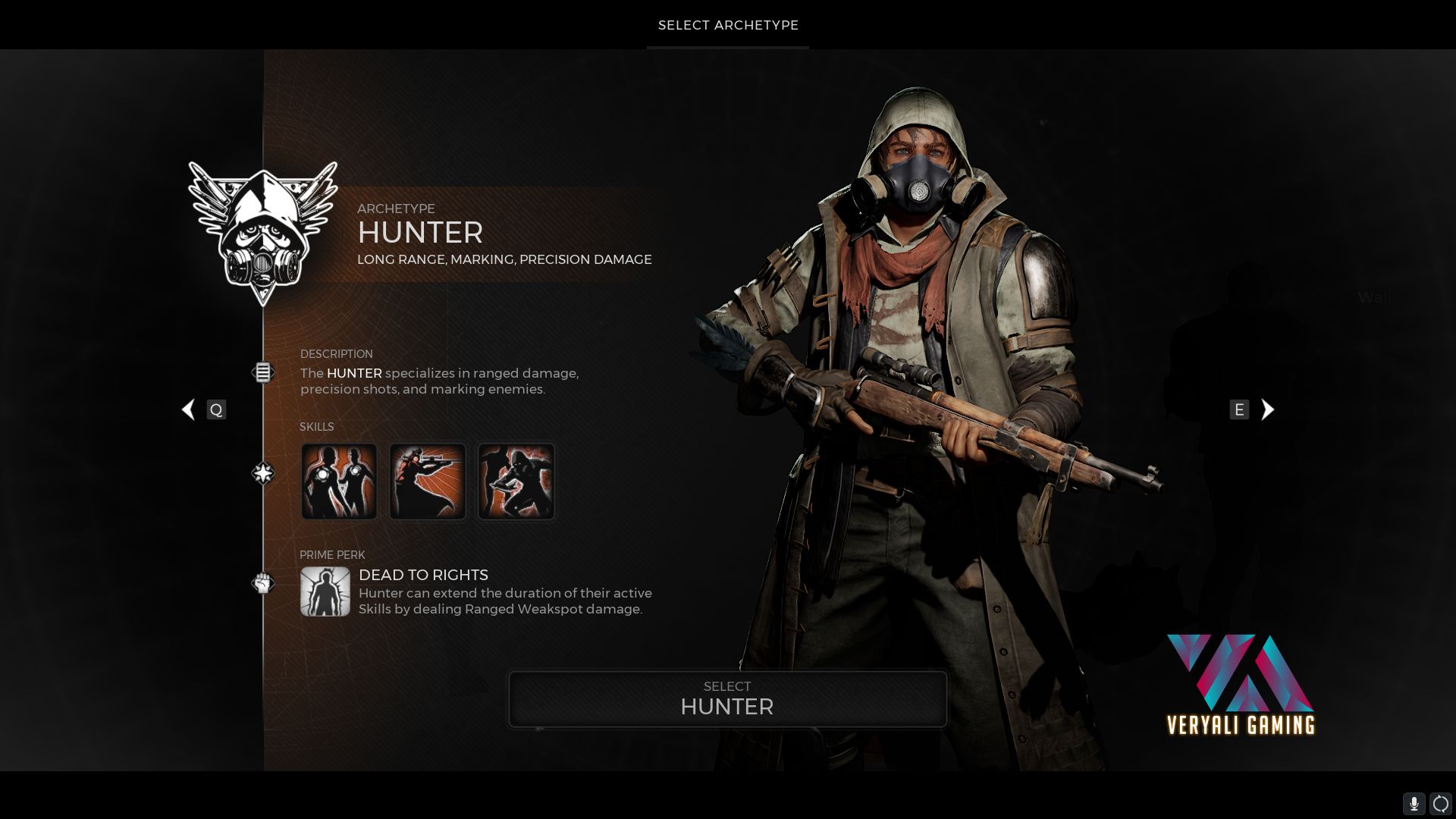
Task: Confirm the Select Hunter button
Action: click(727, 698)
